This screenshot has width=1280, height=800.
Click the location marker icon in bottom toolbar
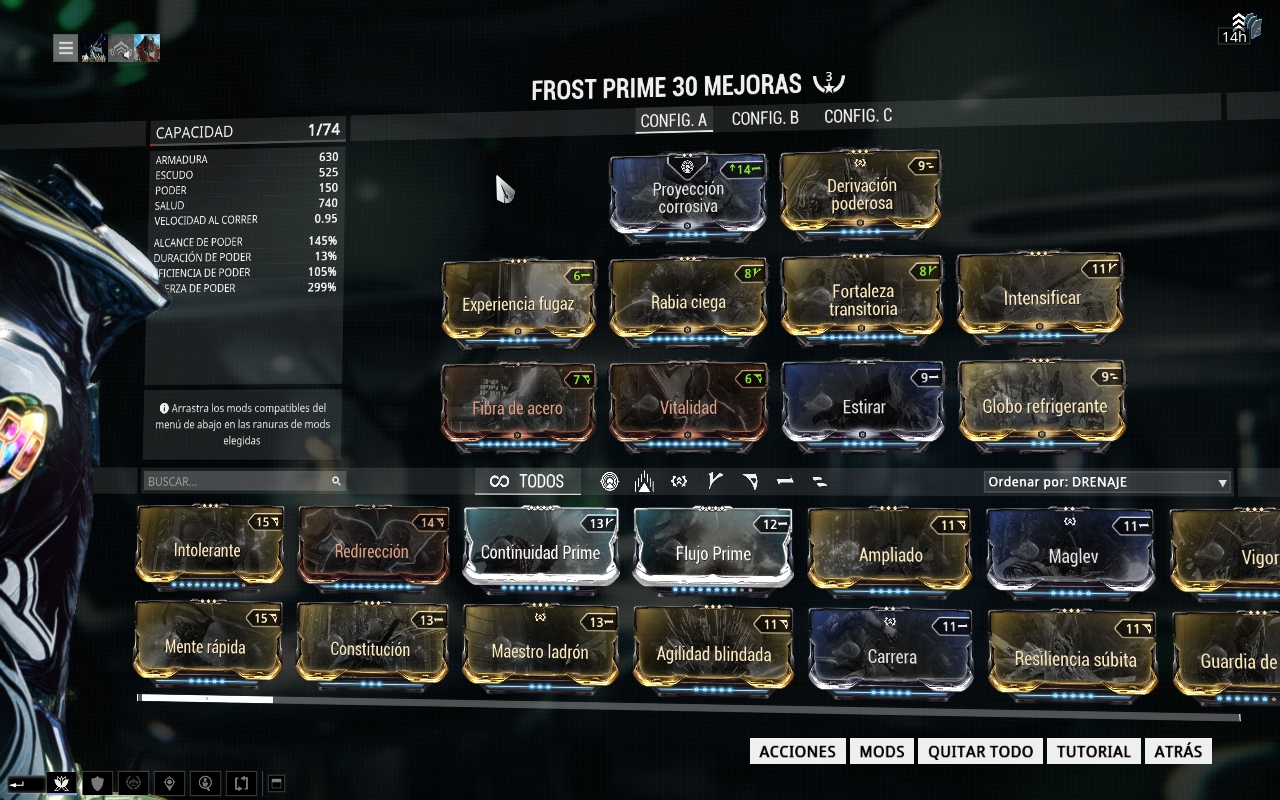(169, 783)
